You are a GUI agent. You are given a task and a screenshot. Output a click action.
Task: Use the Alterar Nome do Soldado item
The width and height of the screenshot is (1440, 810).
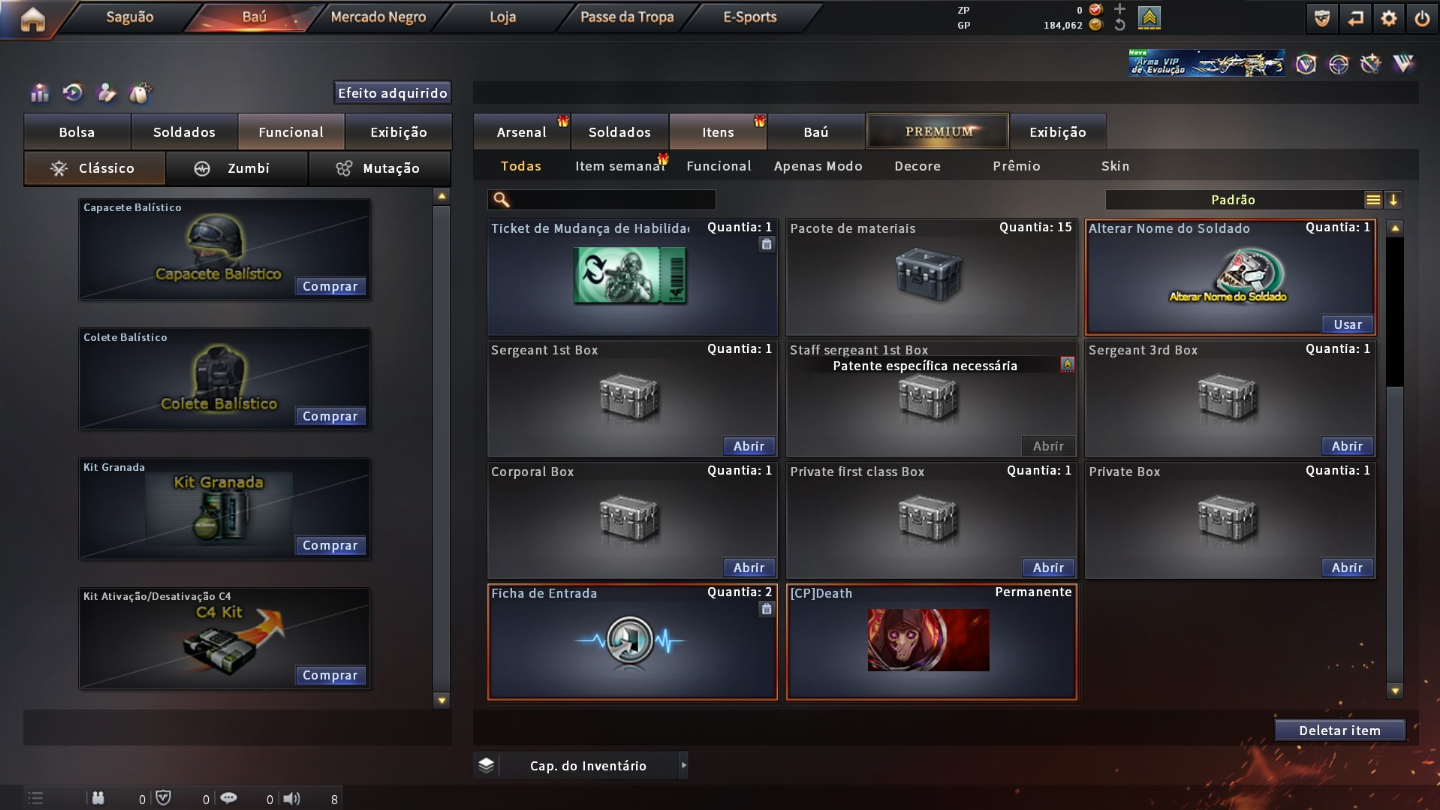(1347, 325)
